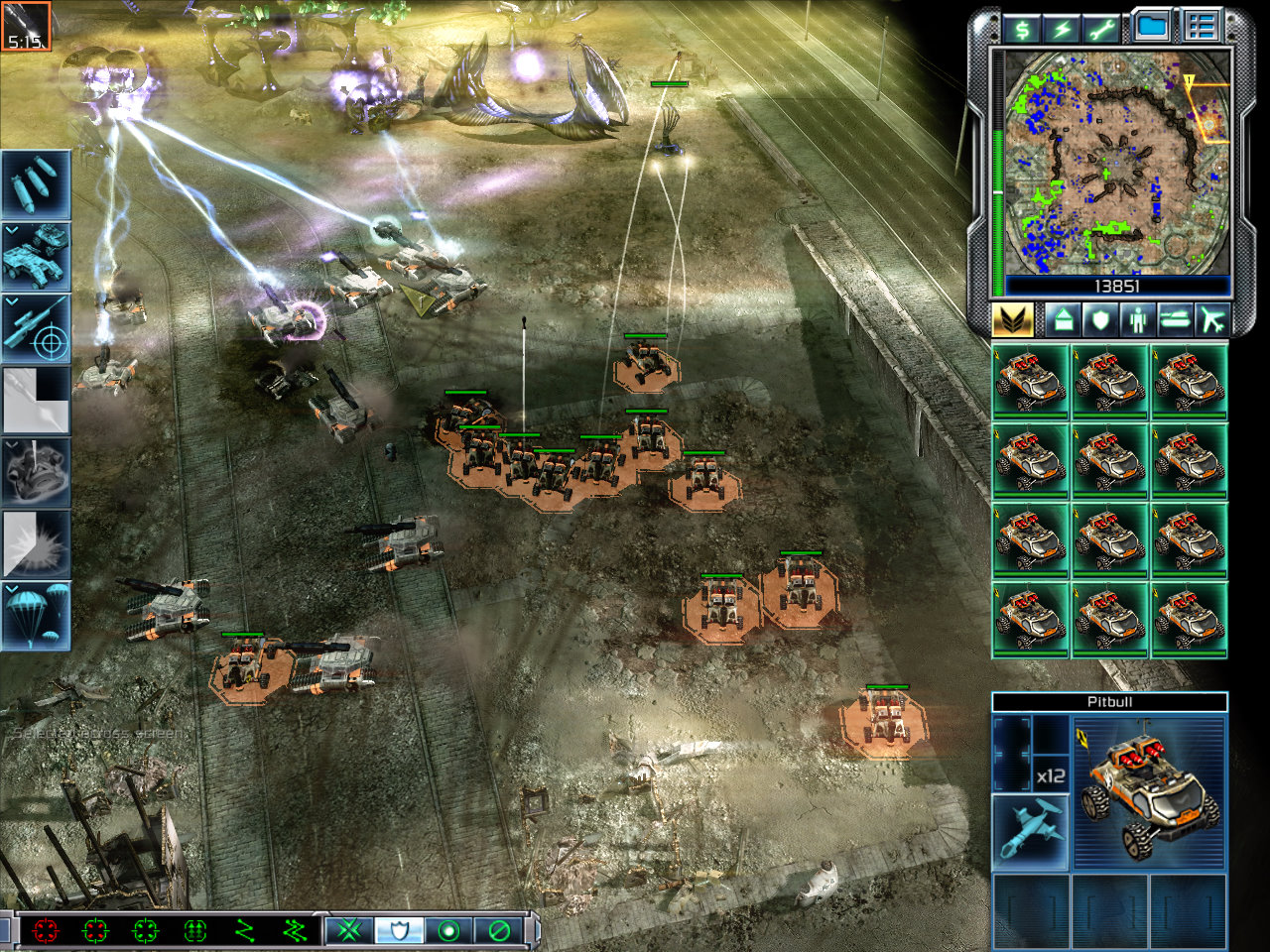This screenshot has width=1270, height=952.
Task: Activate the sniper rifle crosshair power
Action: (36, 328)
